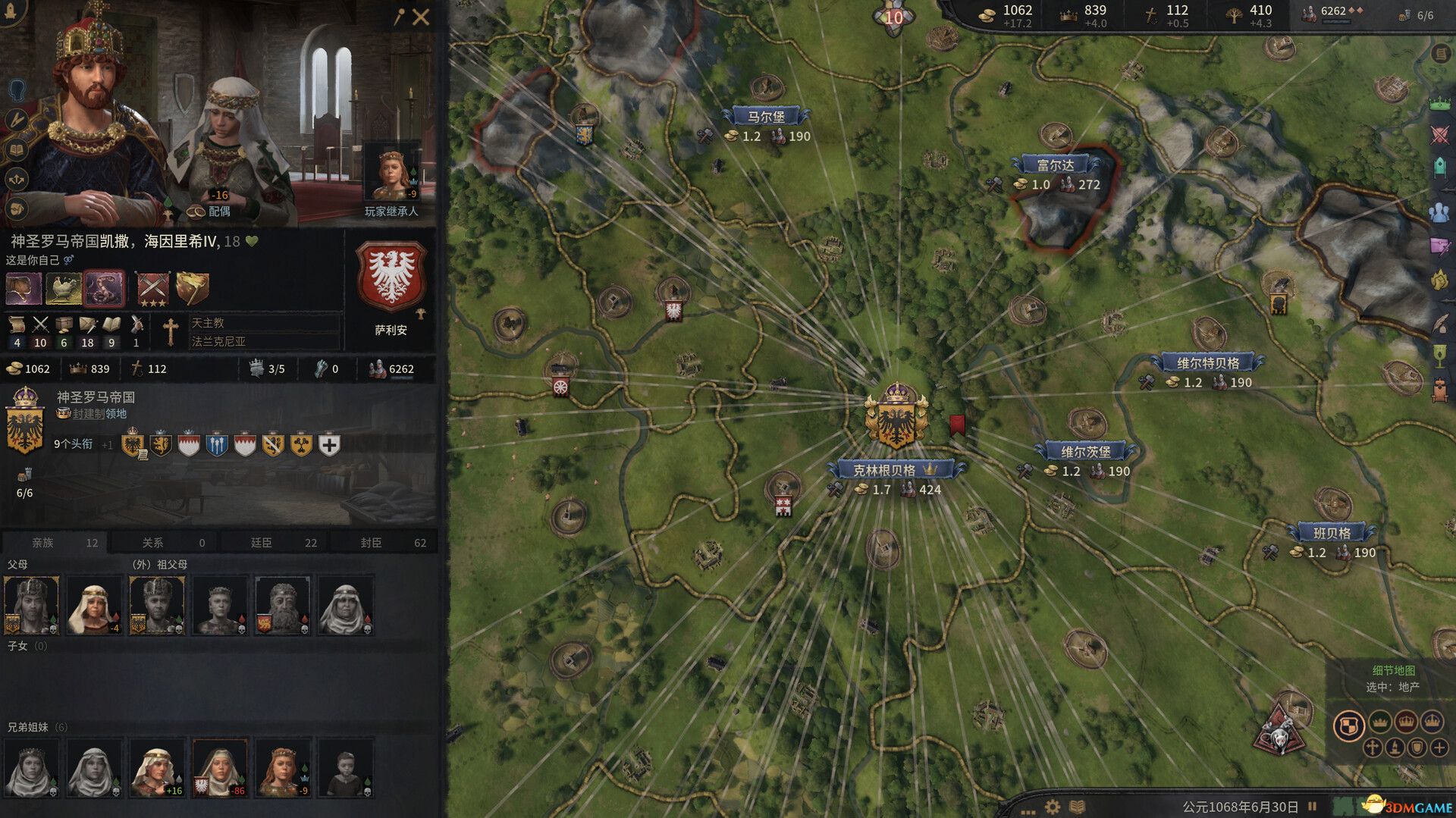Viewport: 1456px width, 818px height.
Task: Pause the game with the pause button
Action: click(1310, 805)
